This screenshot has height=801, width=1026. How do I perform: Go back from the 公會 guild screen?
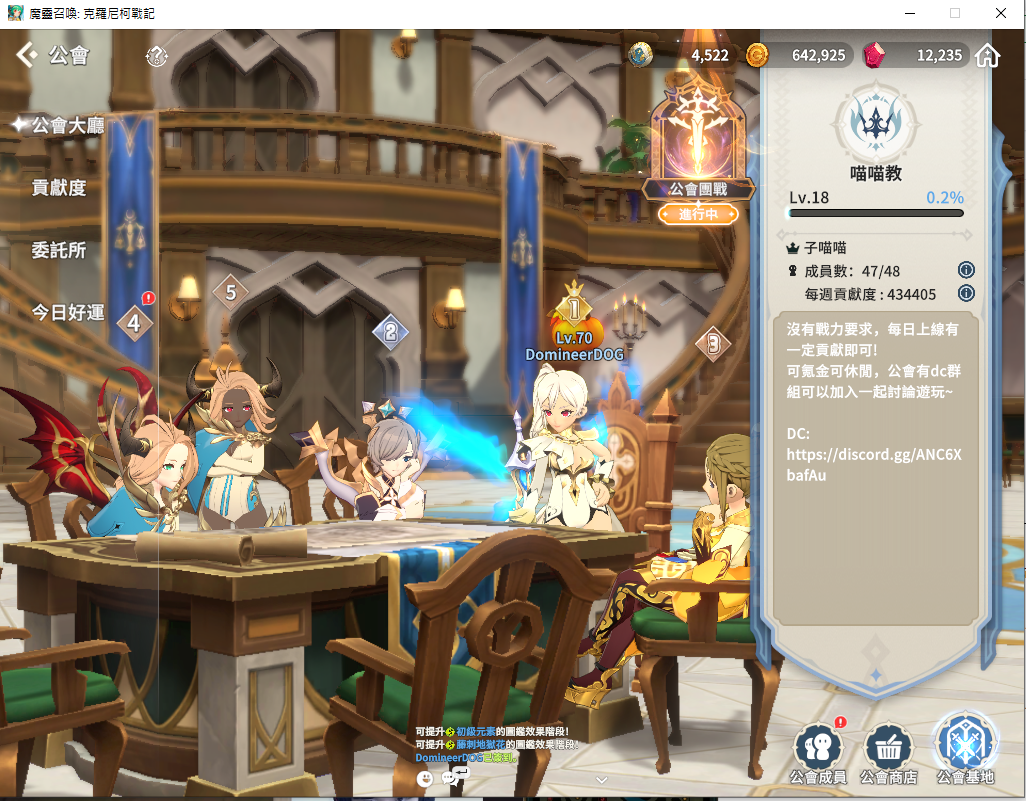(27, 55)
